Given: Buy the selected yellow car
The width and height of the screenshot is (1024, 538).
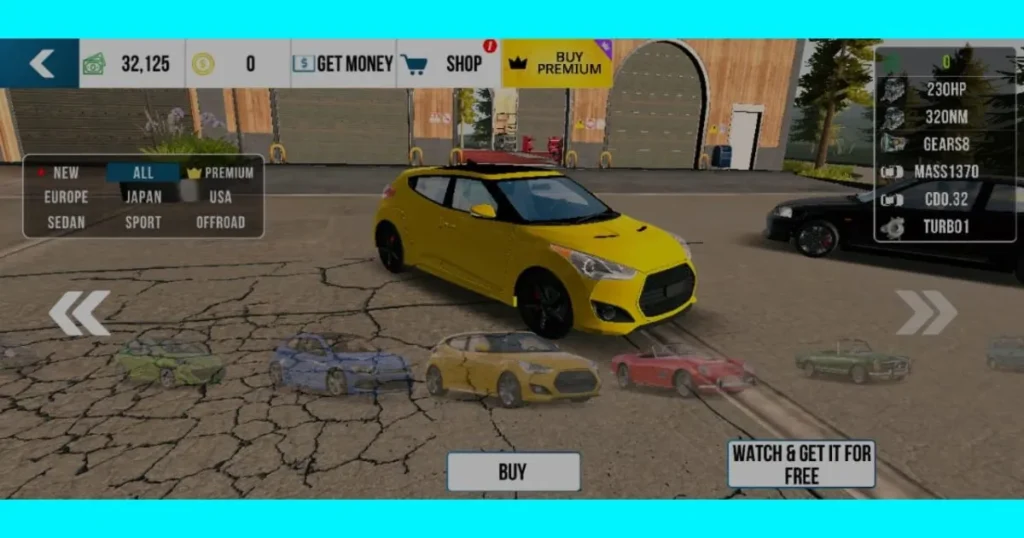Looking at the screenshot, I should click(x=513, y=472).
